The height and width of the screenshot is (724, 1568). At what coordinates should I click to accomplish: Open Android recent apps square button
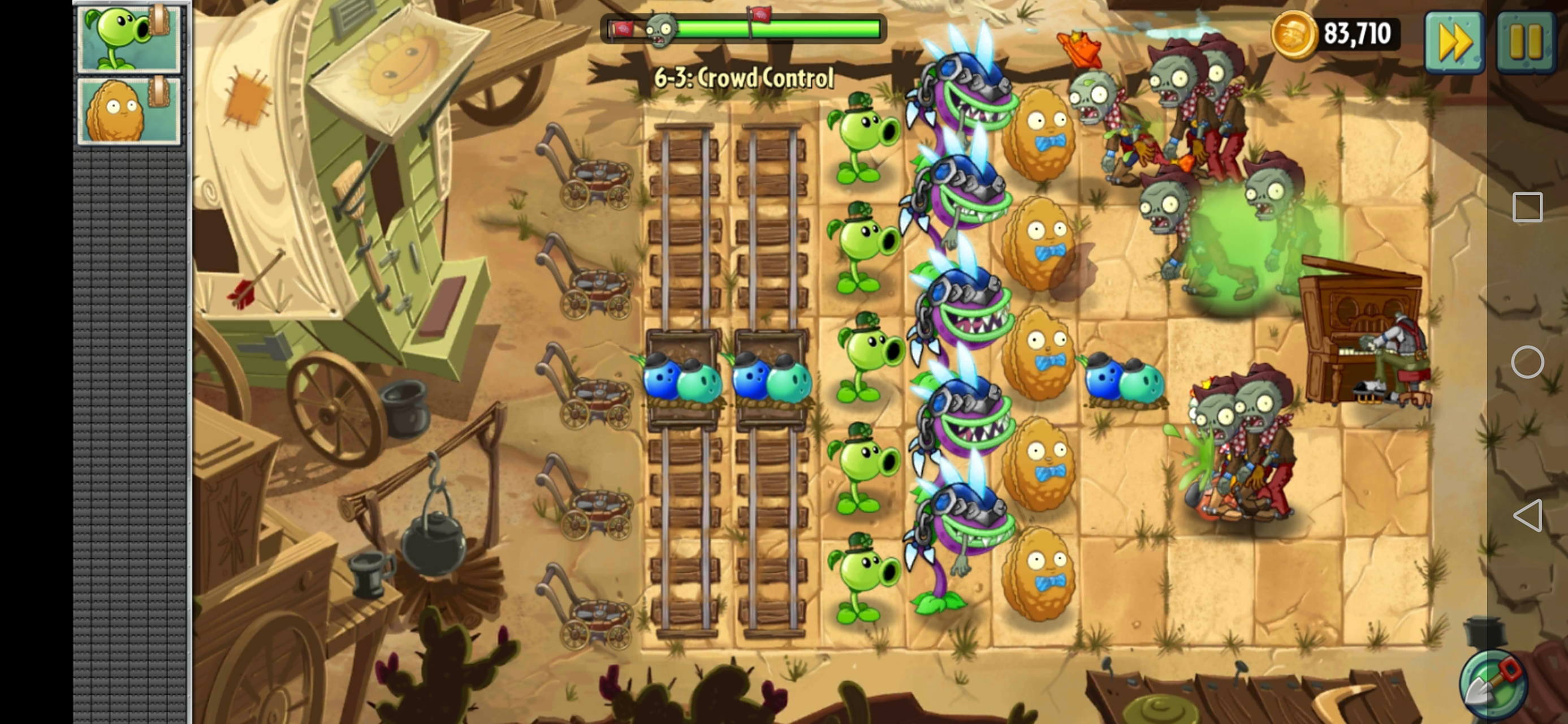point(1527,208)
